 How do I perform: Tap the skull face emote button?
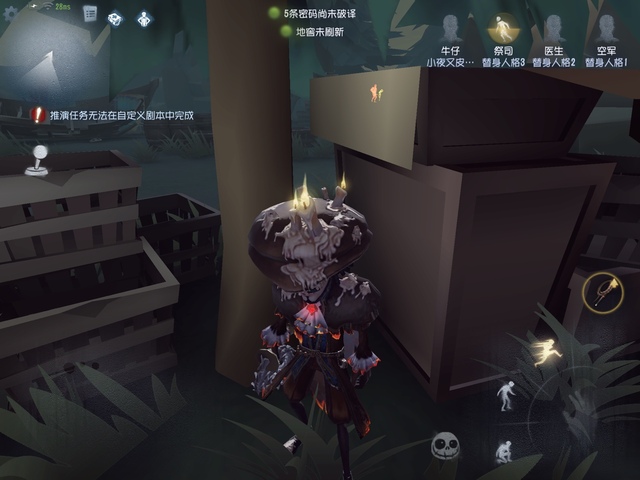(445, 446)
